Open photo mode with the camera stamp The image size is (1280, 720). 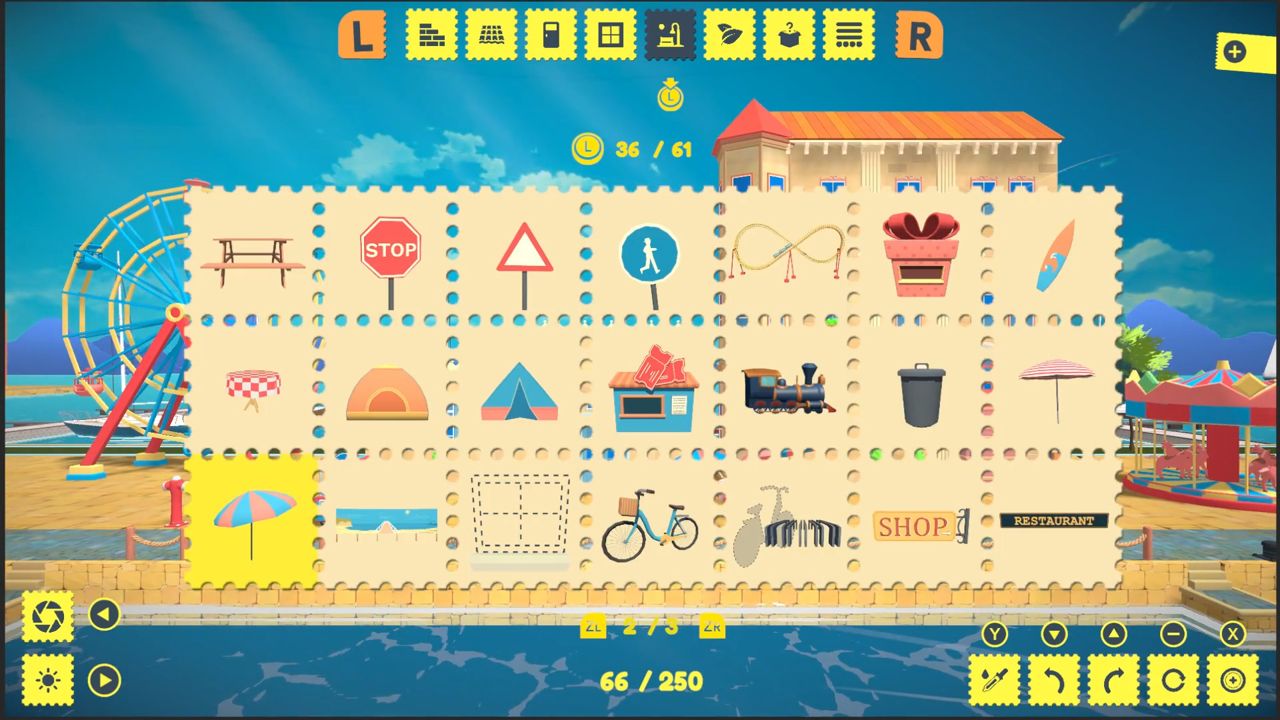pos(47,617)
